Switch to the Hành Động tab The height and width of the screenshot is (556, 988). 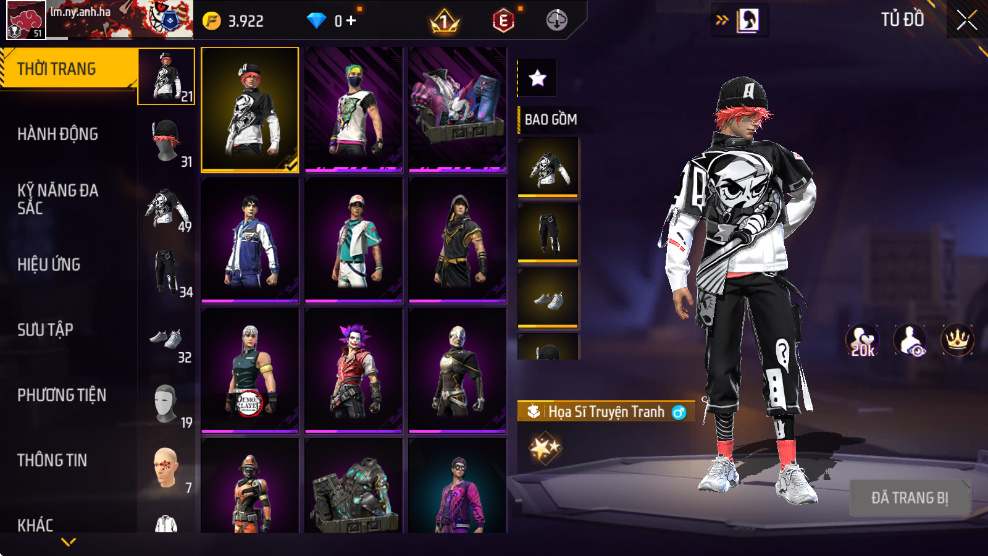(x=58, y=134)
